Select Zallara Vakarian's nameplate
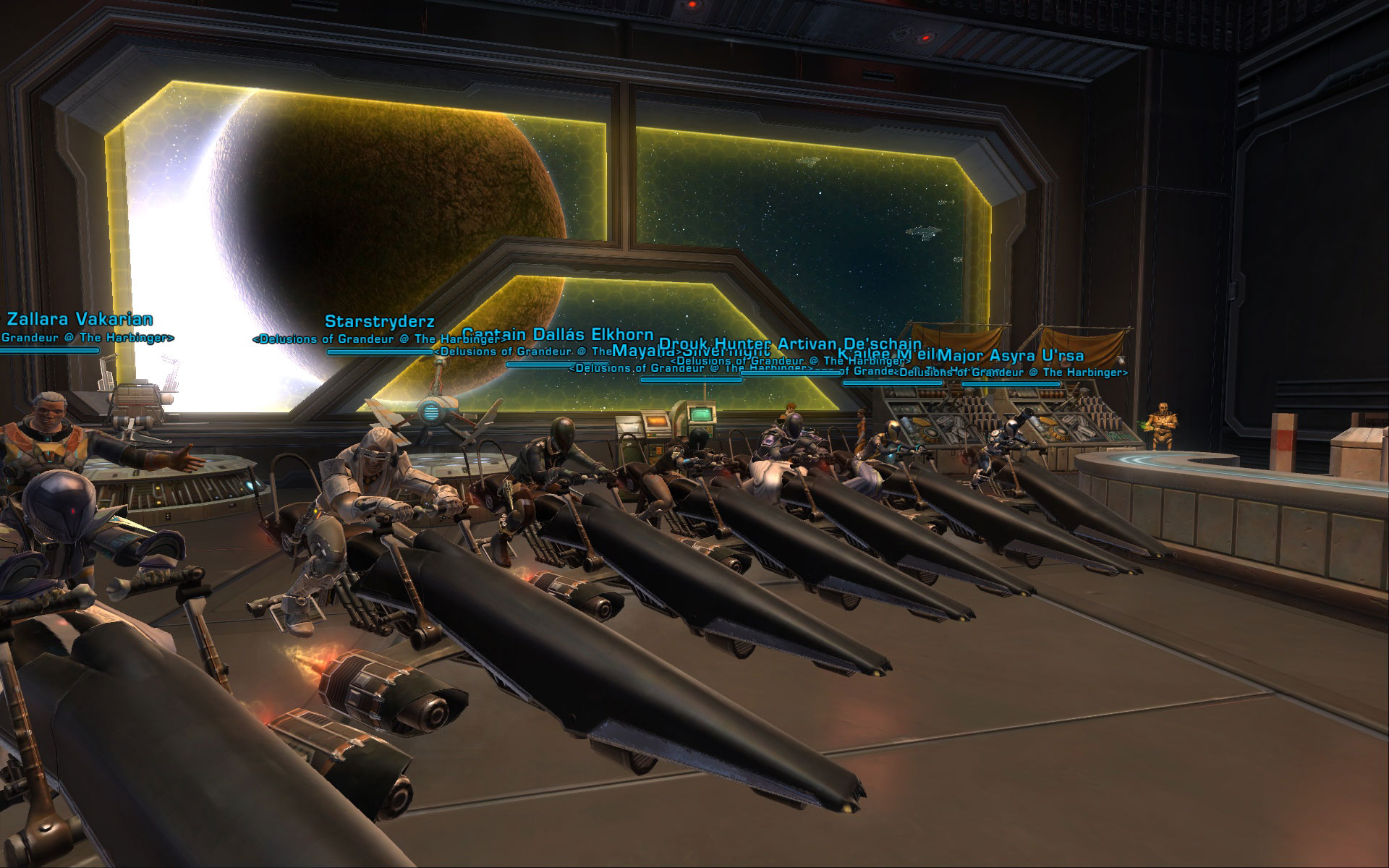 [x=80, y=319]
